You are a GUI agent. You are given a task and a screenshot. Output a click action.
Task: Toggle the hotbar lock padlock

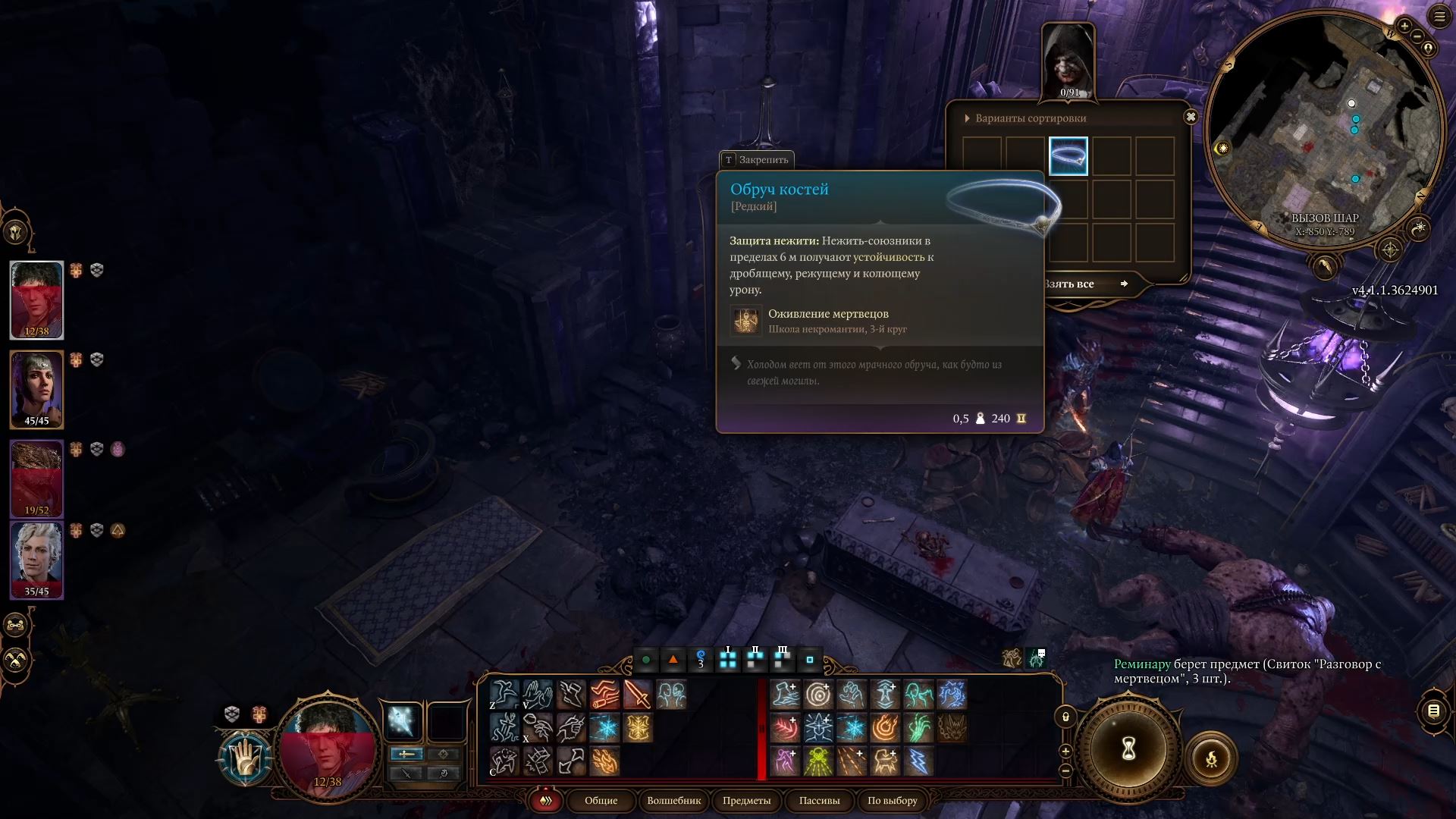pos(1065,716)
